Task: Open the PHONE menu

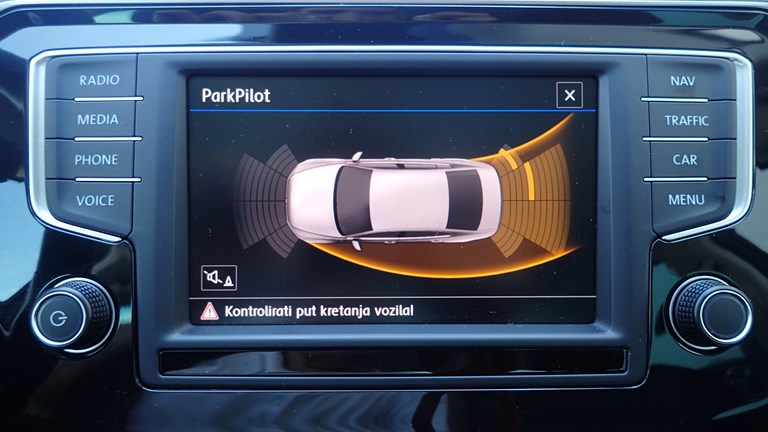Action: click(x=96, y=159)
